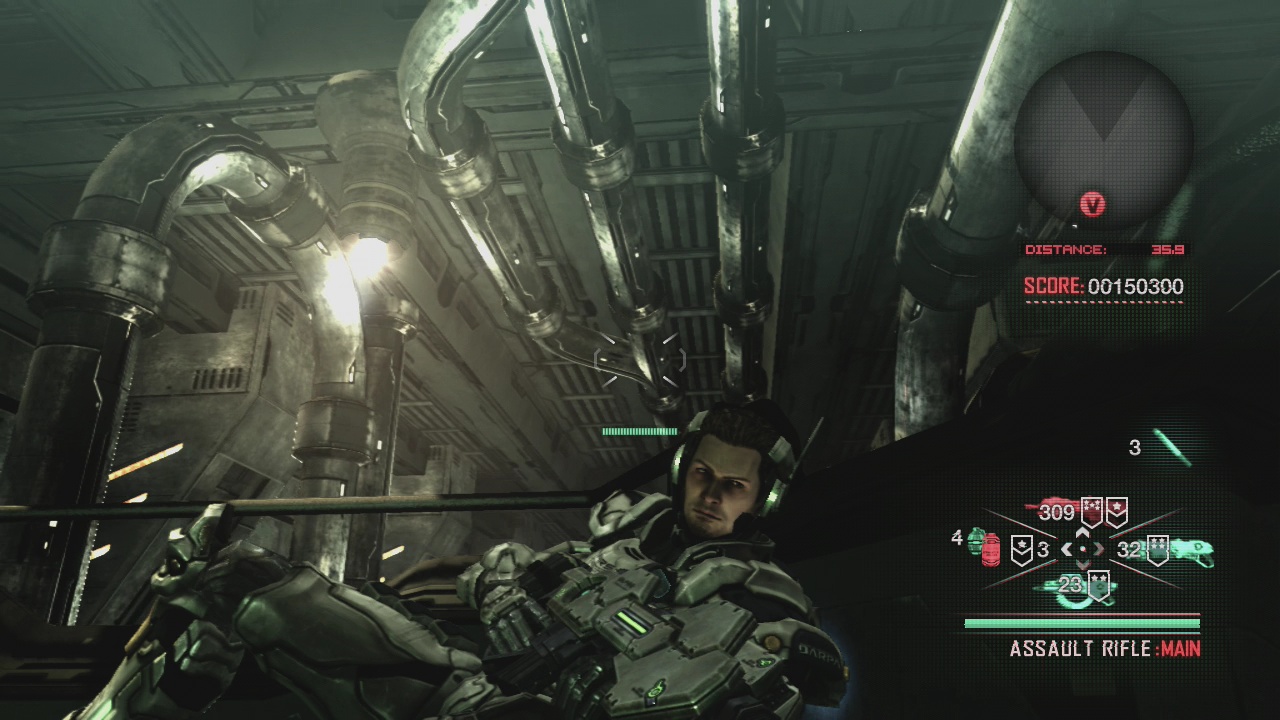Pick the green hand grenade icon
This screenshot has width=1280, height=720.
tap(976, 541)
